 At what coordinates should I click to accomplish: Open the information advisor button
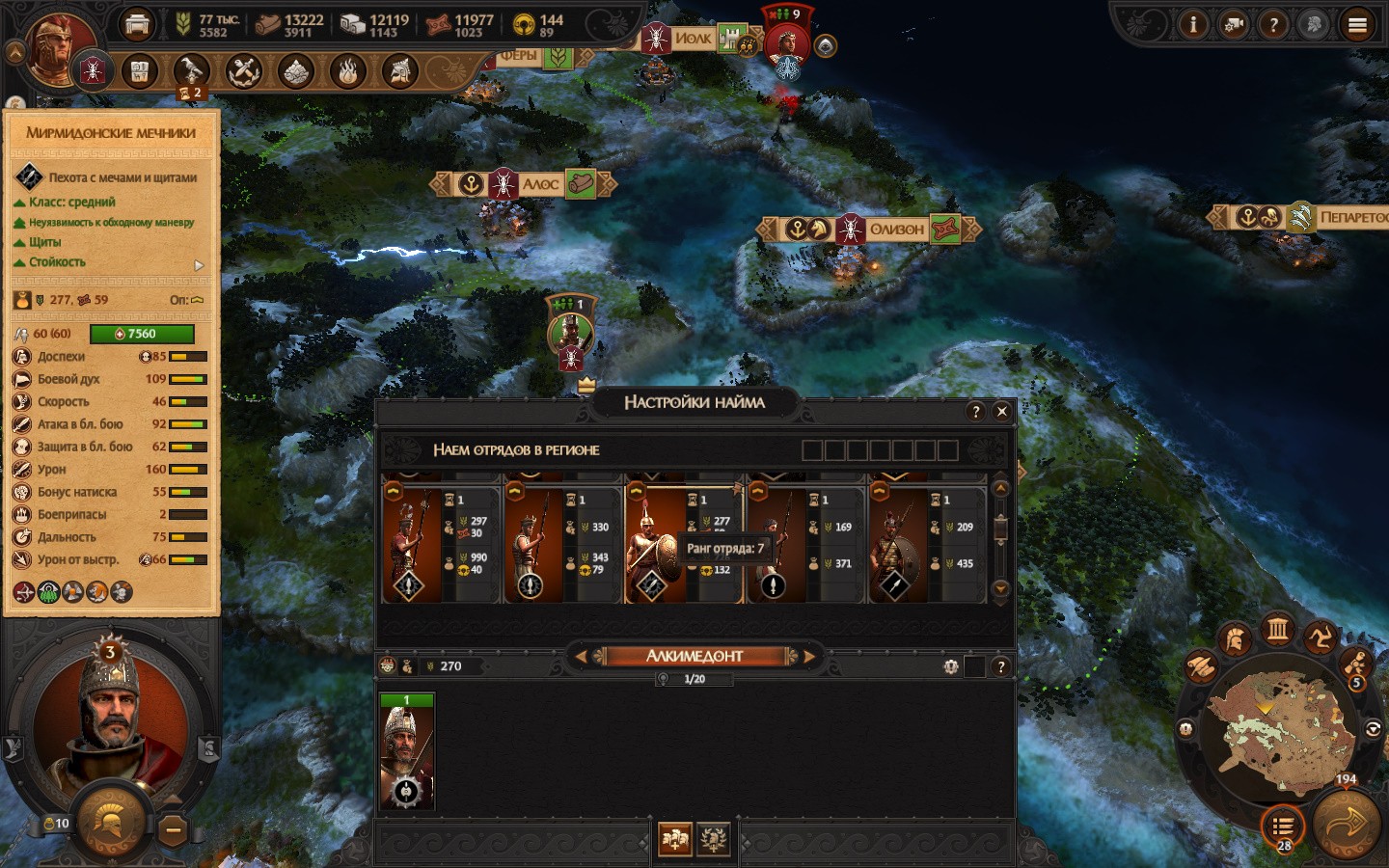tap(1193, 25)
